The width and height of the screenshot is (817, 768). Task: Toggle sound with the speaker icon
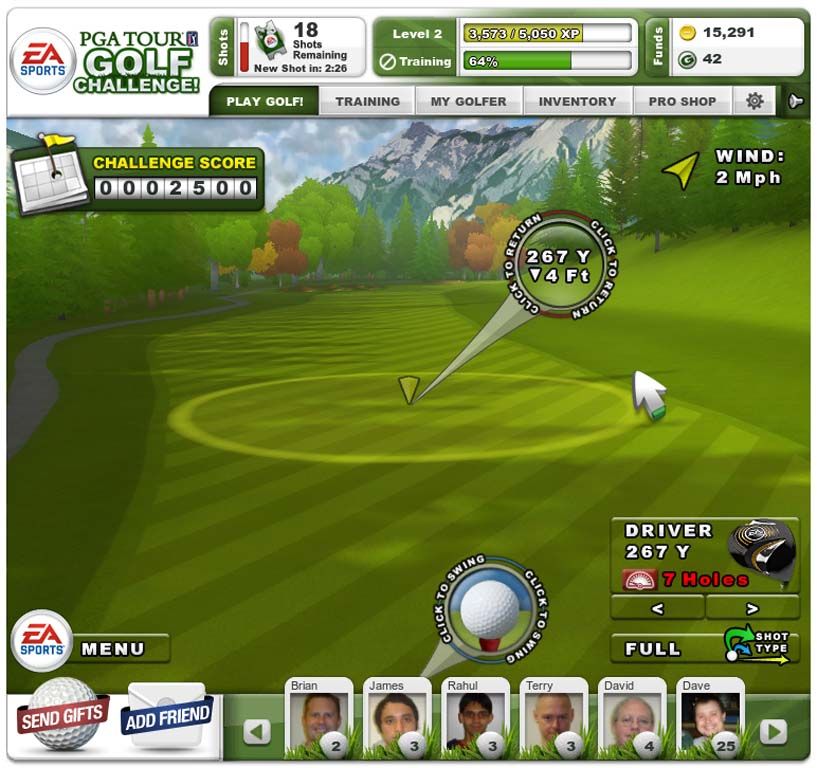(x=796, y=101)
